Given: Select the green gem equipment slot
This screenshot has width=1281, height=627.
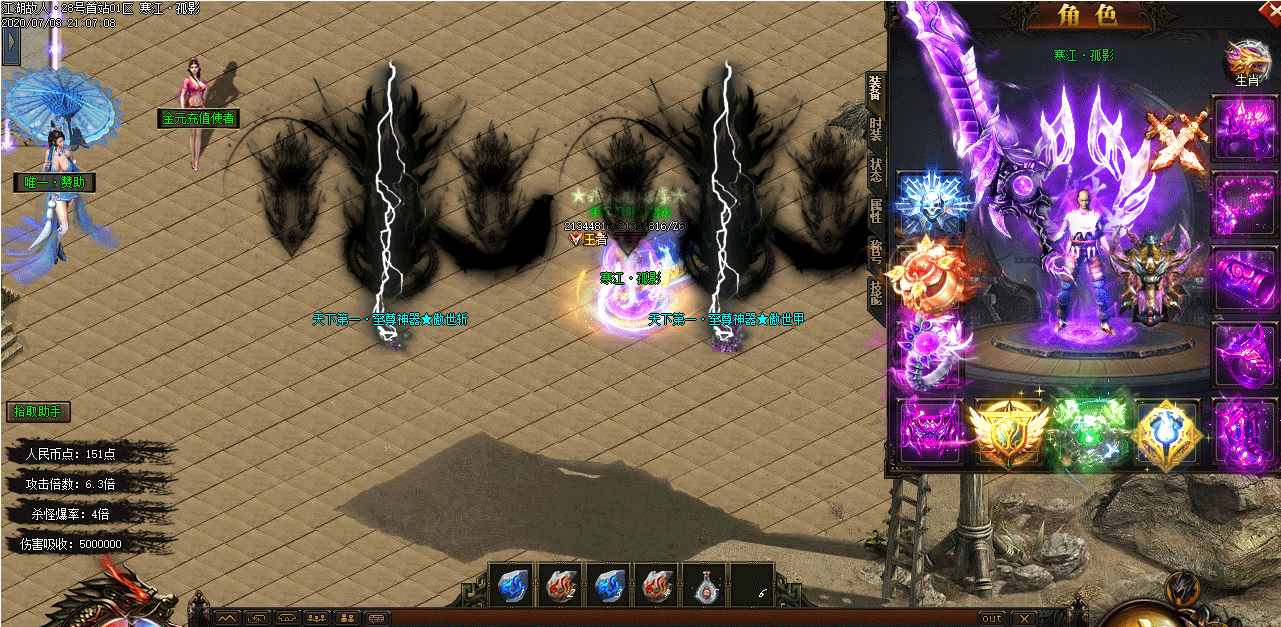Looking at the screenshot, I should pos(1090,432).
